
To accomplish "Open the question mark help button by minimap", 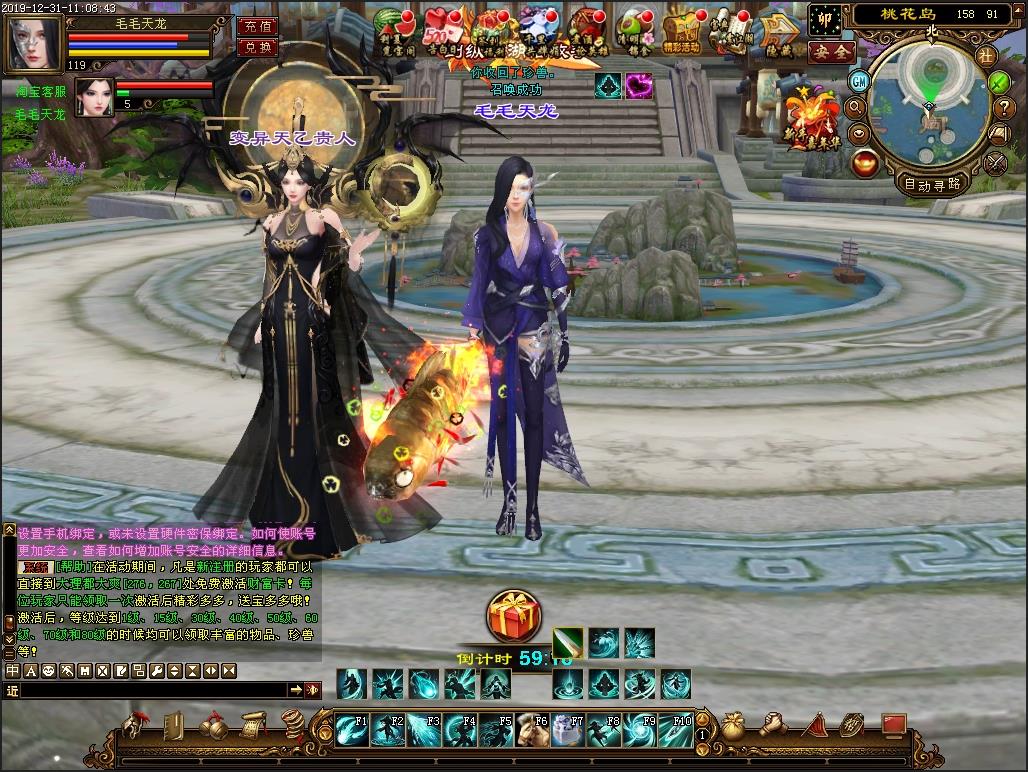I will point(999,108).
